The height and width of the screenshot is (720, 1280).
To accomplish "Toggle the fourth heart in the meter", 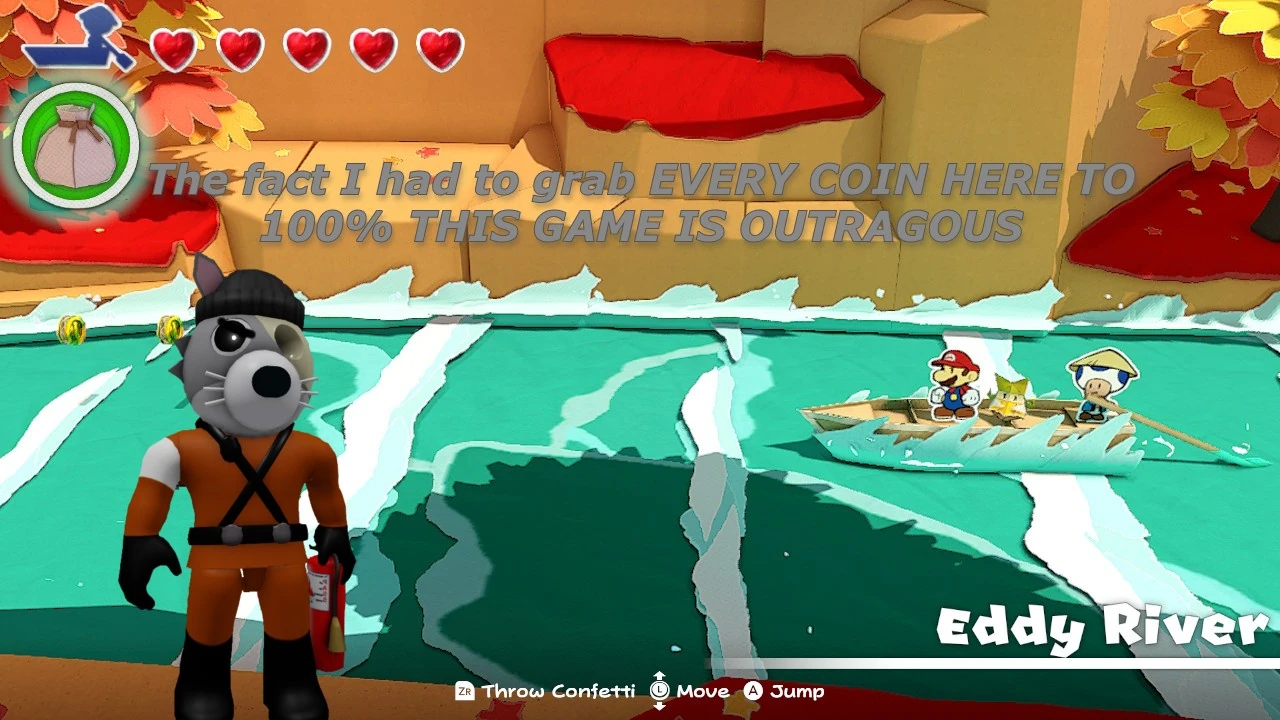I will tap(372, 45).
